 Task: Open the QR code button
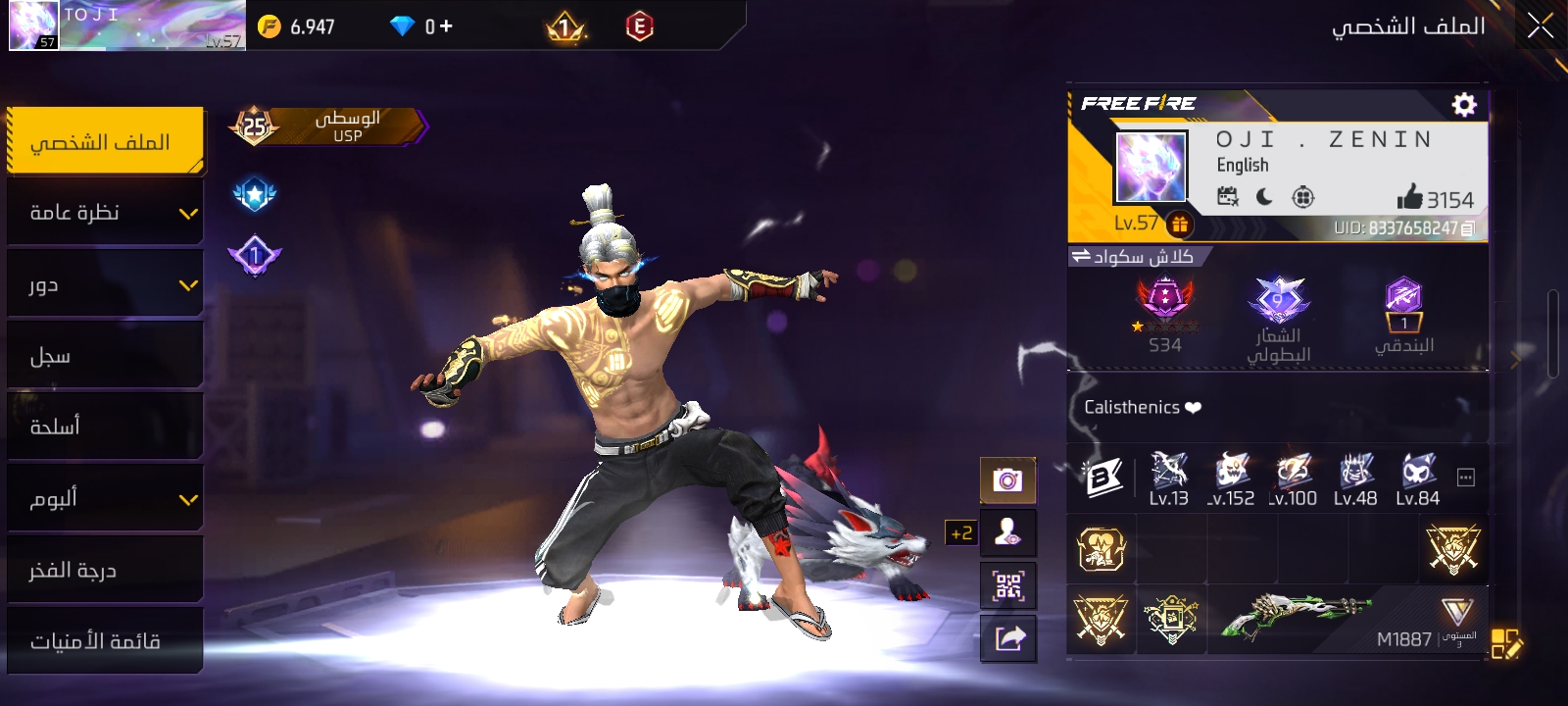click(x=1007, y=585)
